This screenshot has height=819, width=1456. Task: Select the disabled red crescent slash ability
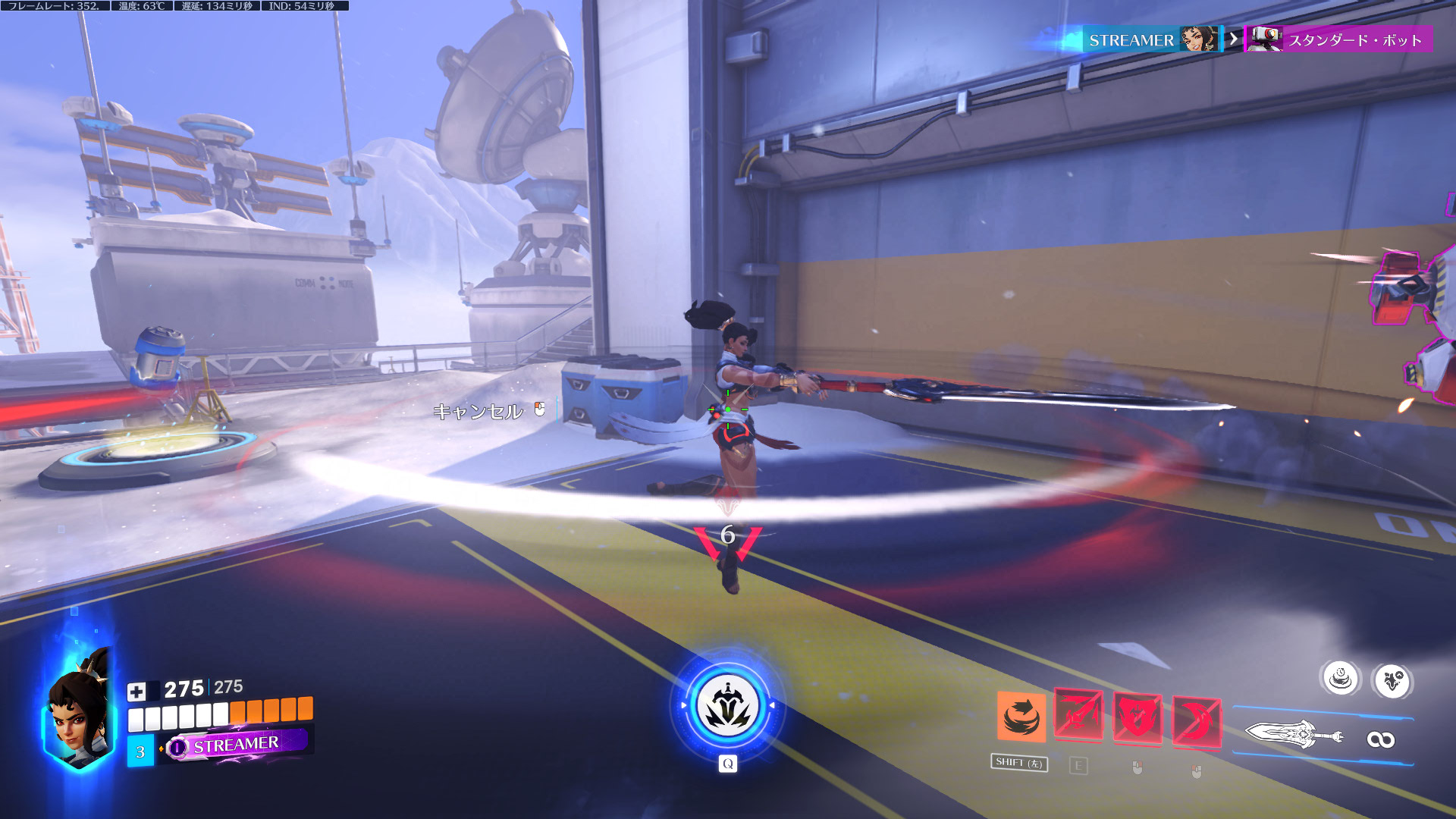tap(1196, 721)
